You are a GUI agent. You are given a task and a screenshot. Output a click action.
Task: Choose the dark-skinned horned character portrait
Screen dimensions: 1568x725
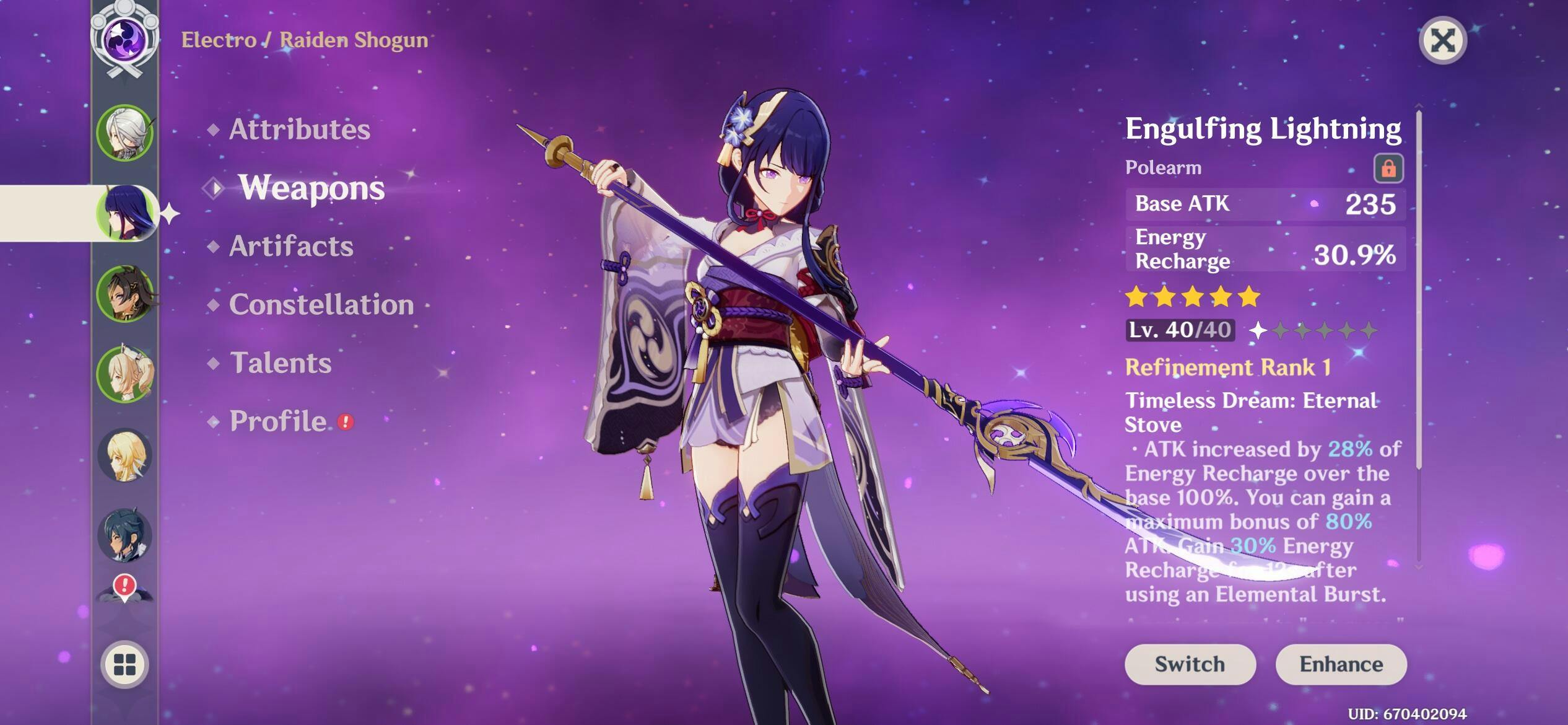click(x=125, y=294)
